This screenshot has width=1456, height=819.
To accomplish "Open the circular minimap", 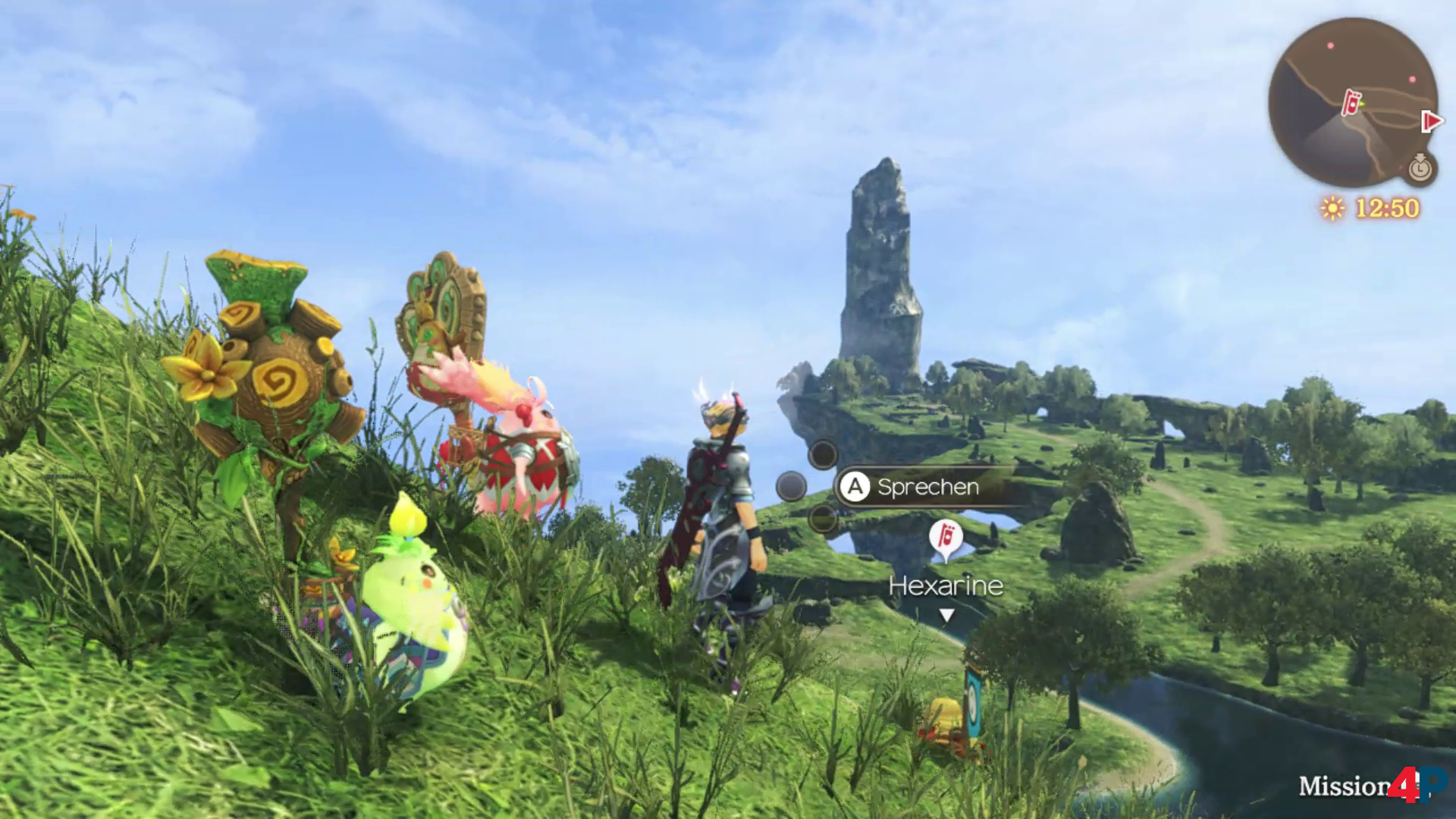I will coord(1353,102).
